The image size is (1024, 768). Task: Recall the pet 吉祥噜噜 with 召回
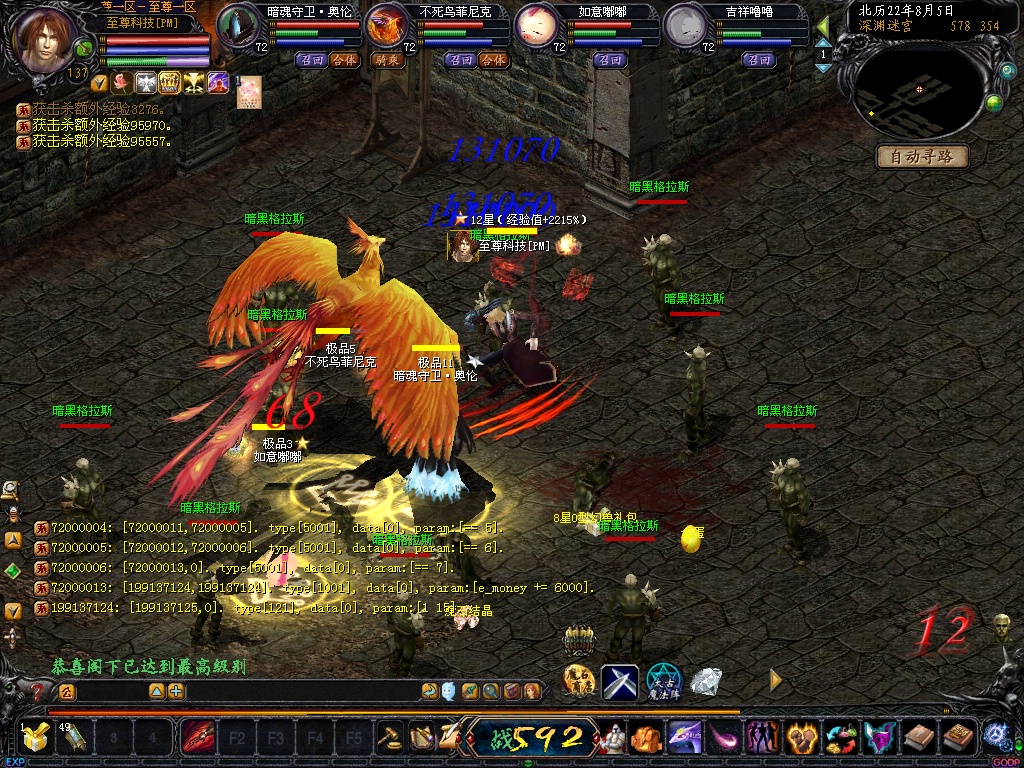click(759, 60)
